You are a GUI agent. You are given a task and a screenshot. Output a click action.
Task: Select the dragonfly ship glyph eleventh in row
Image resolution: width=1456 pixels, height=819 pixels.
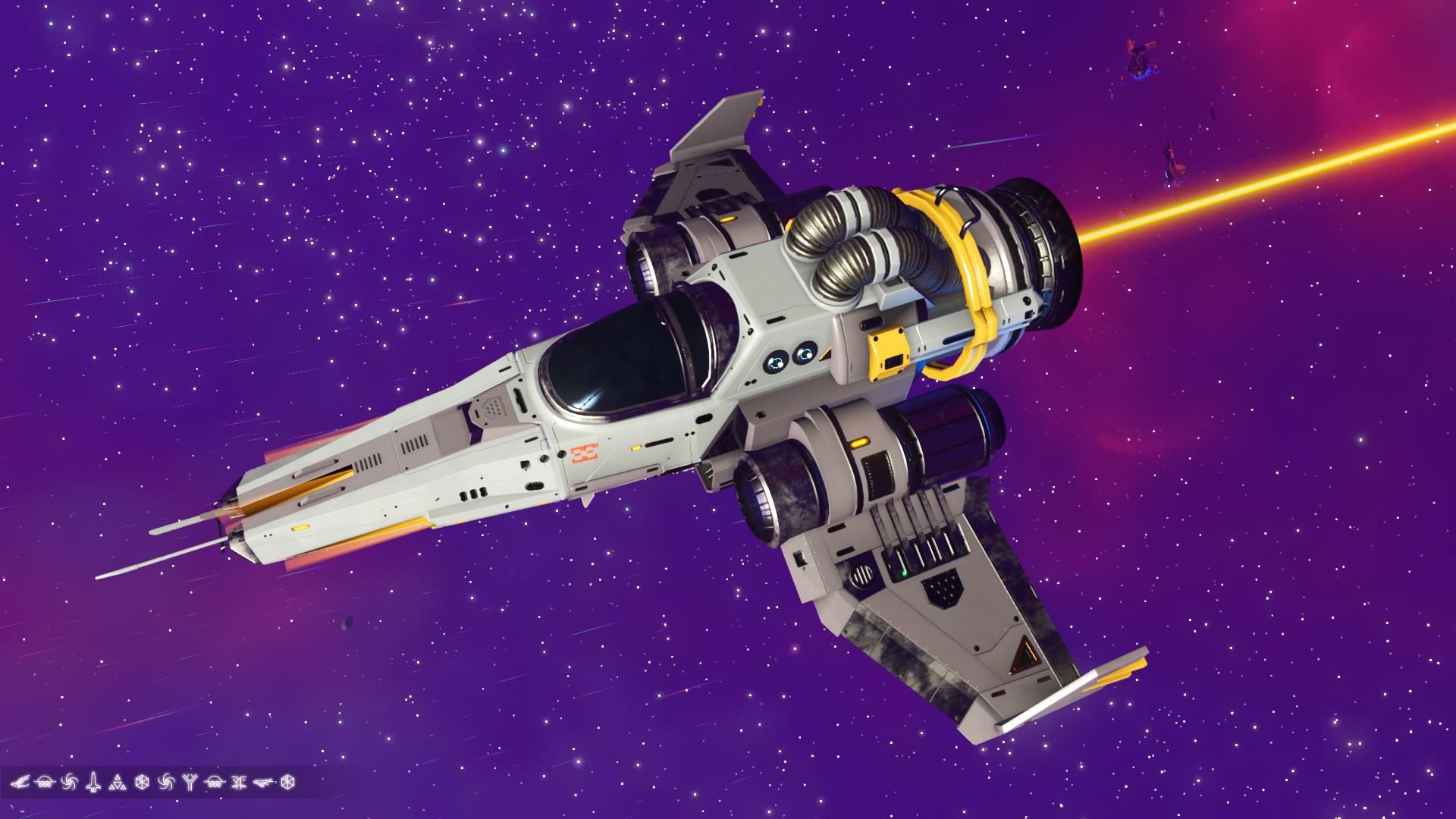[263, 783]
